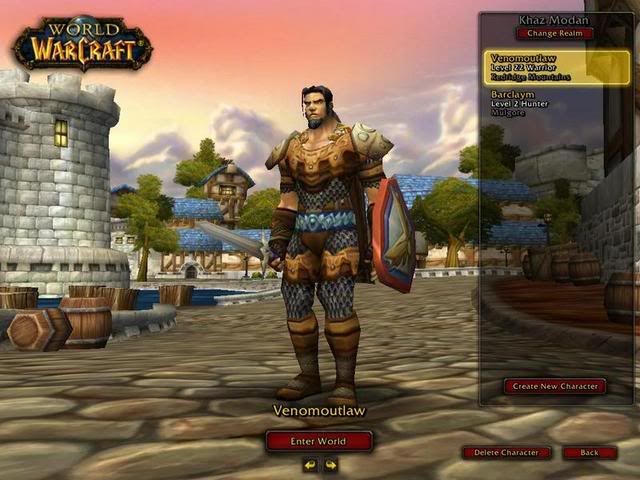Open the Change Realm option

pyautogui.click(x=554, y=33)
